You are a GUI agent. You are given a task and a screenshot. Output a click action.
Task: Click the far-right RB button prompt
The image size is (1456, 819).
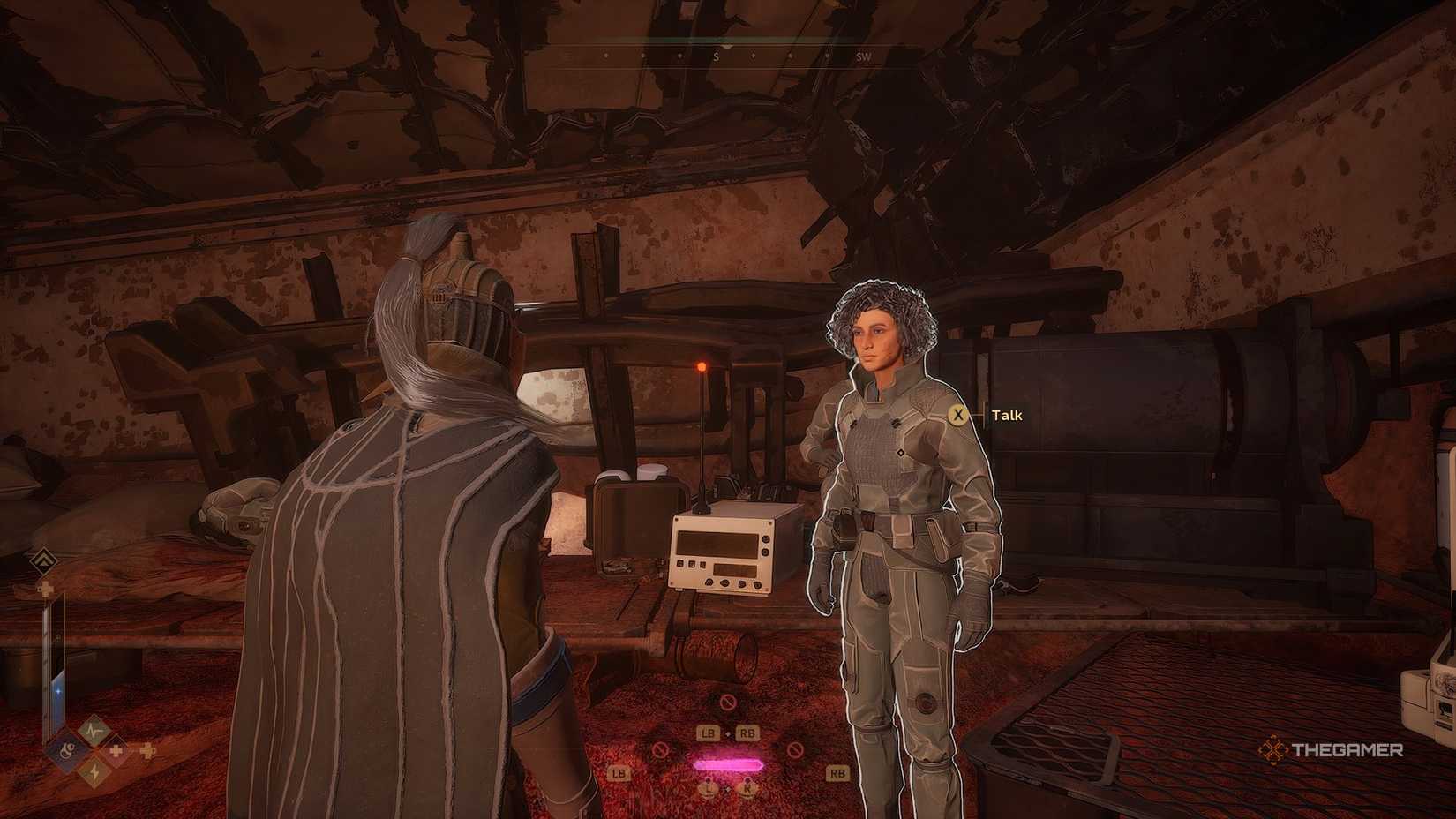pos(837,774)
